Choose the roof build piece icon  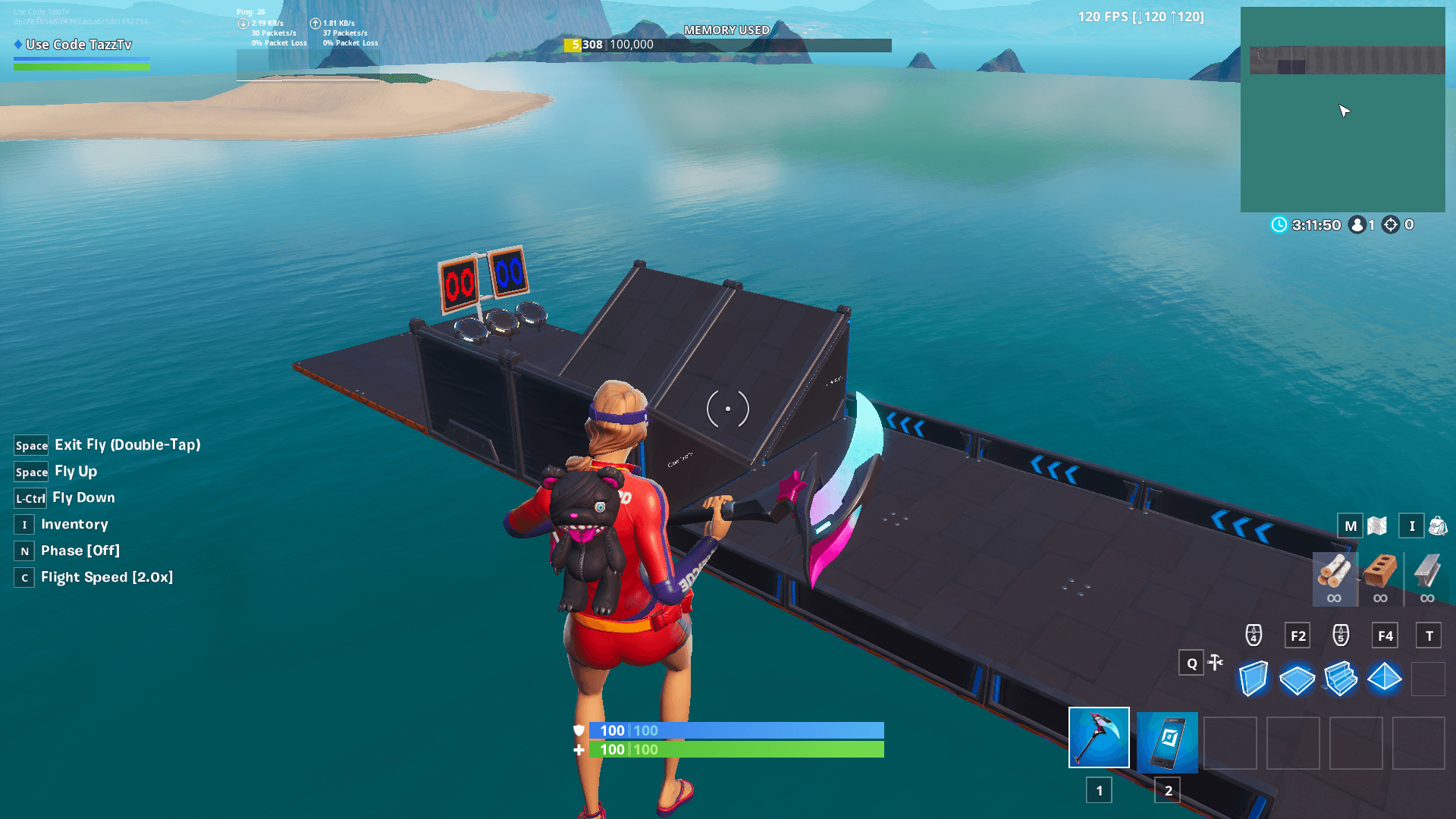[1385, 677]
